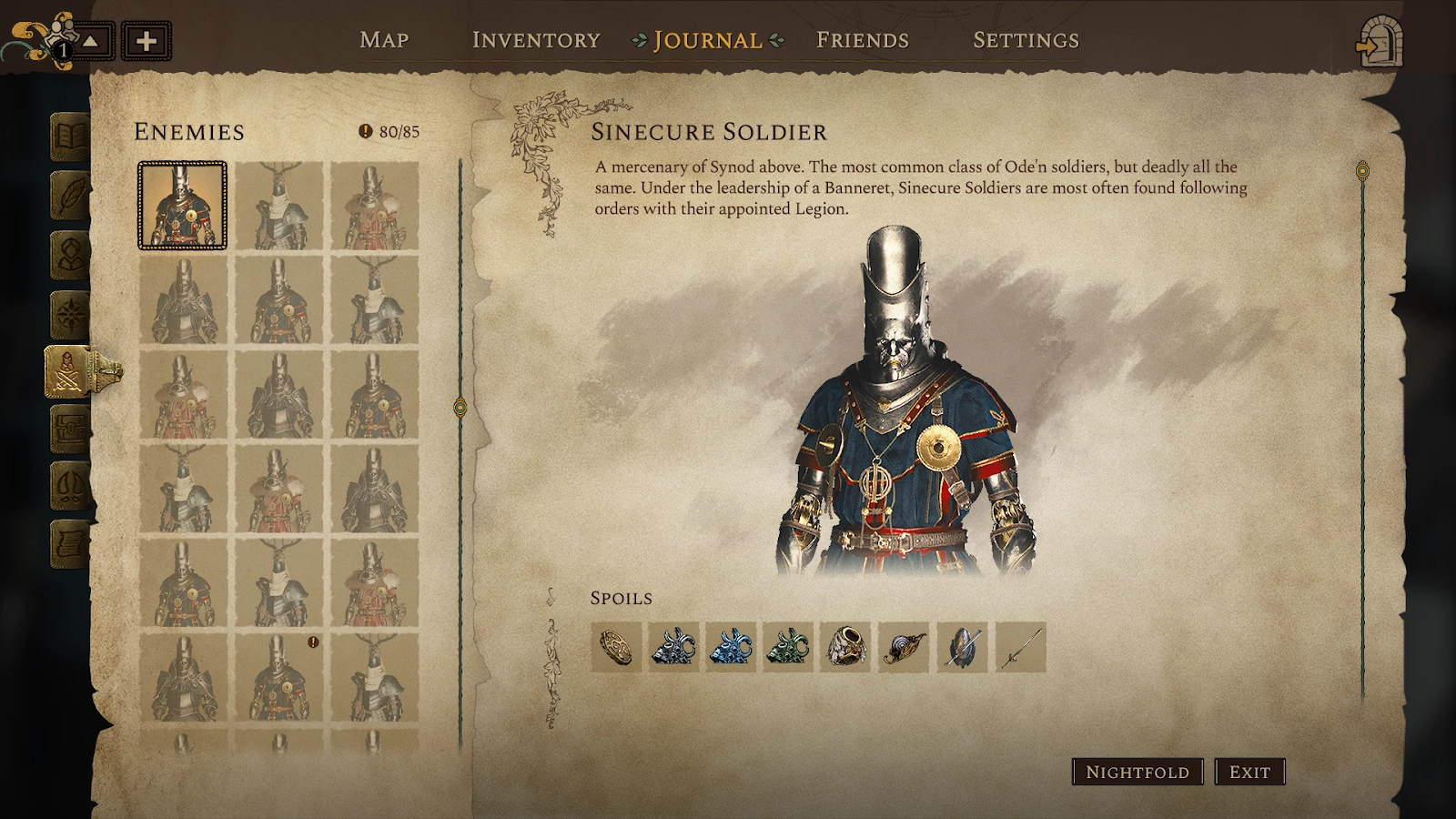This screenshot has height=819, width=1456.
Task: Switch to the Inventory tab
Action: tap(536, 40)
